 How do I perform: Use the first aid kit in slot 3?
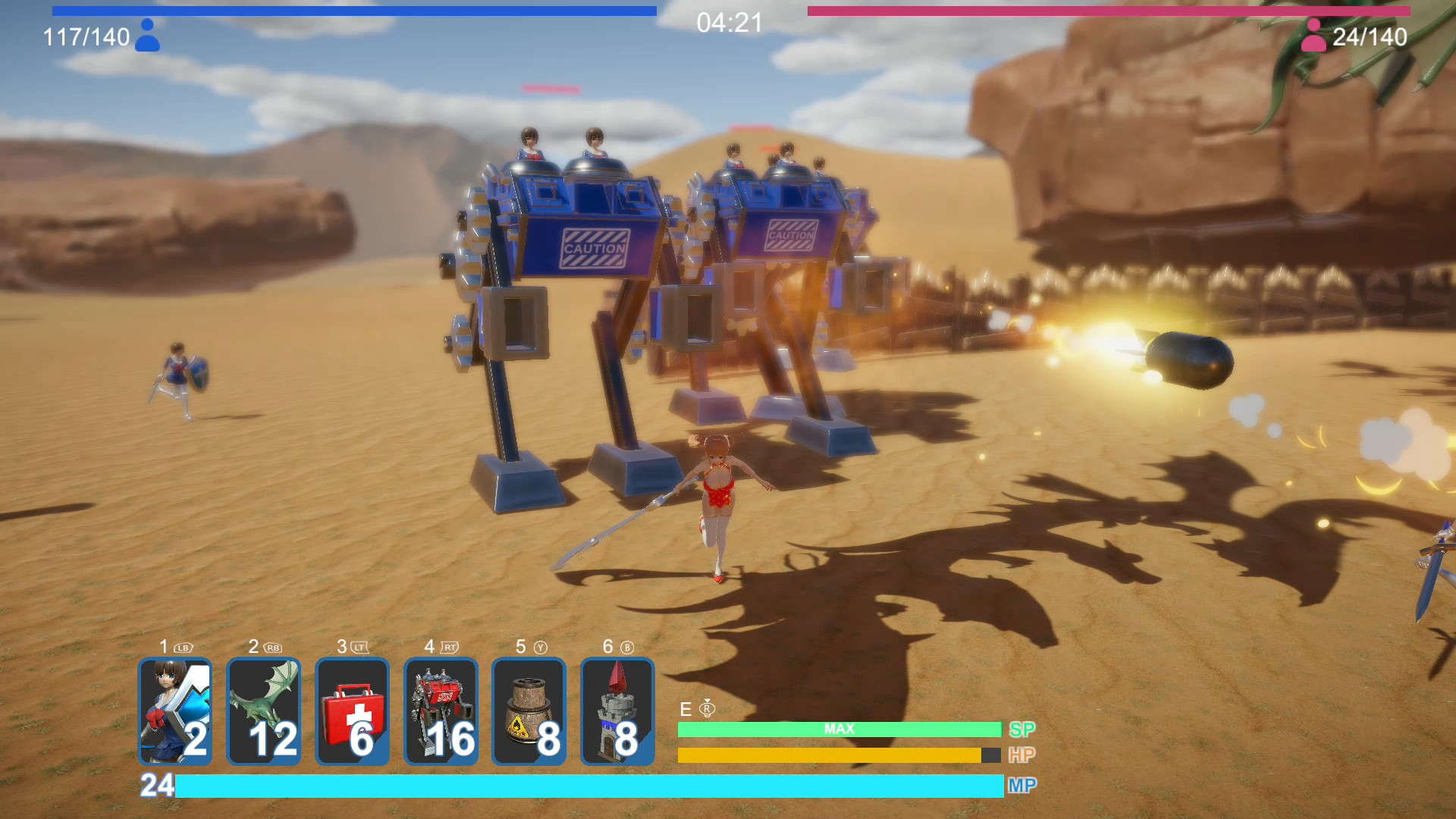coord(353,711)
